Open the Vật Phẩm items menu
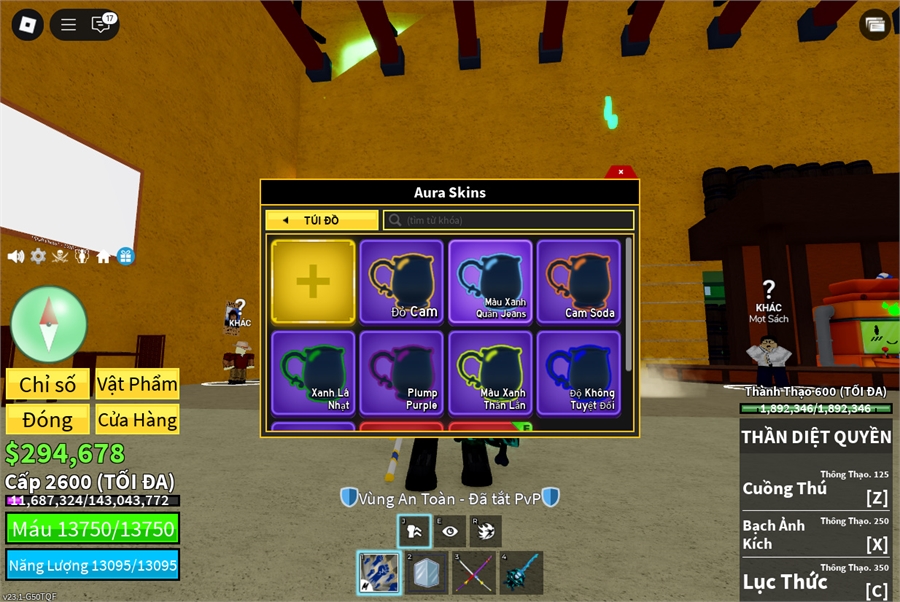This screenshot has width=900, height=602. pos(137,384)
